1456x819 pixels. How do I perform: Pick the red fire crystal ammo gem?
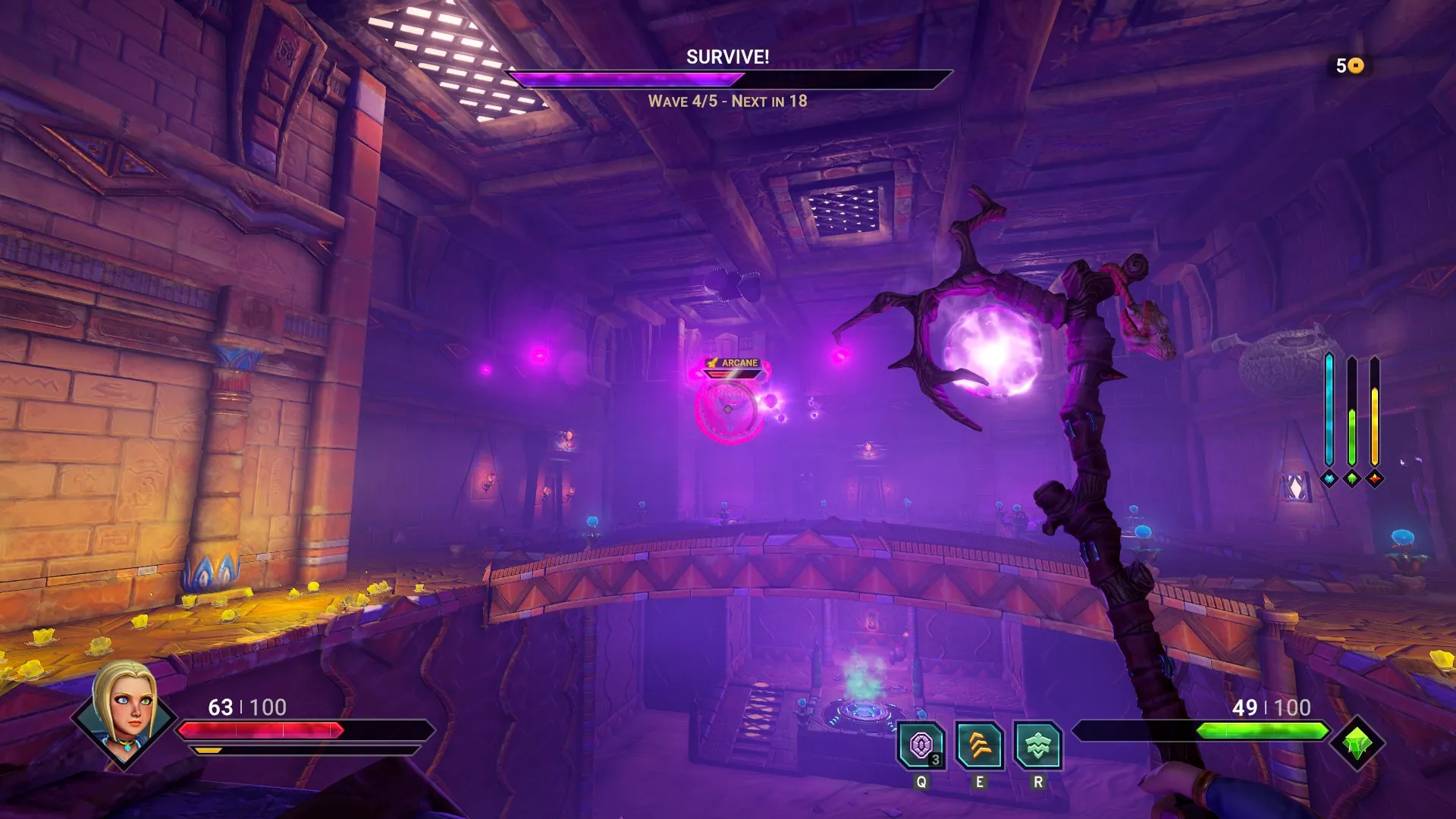(x=1375, y=479)
